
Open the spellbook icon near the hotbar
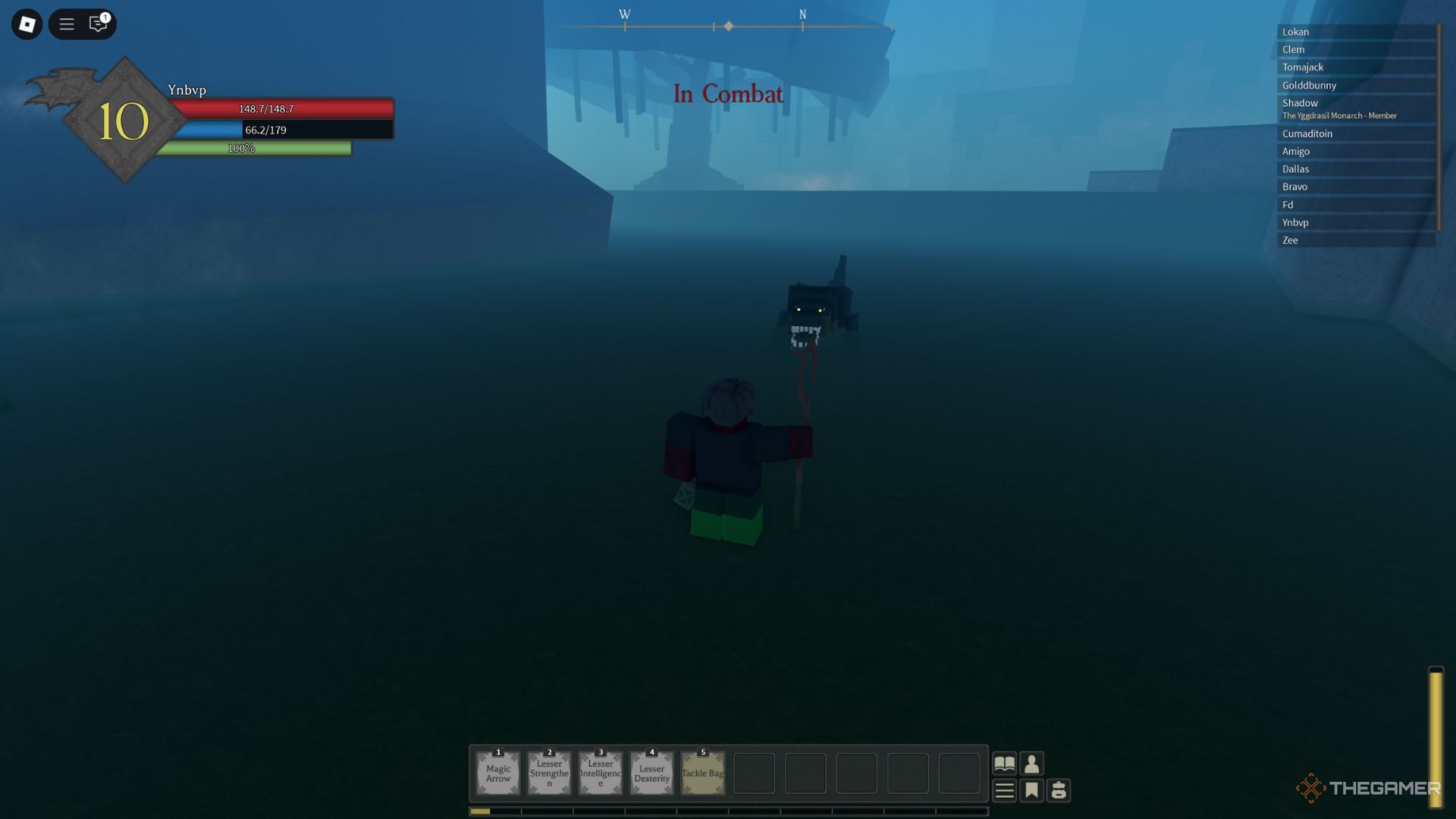(x=1004, y=762)
